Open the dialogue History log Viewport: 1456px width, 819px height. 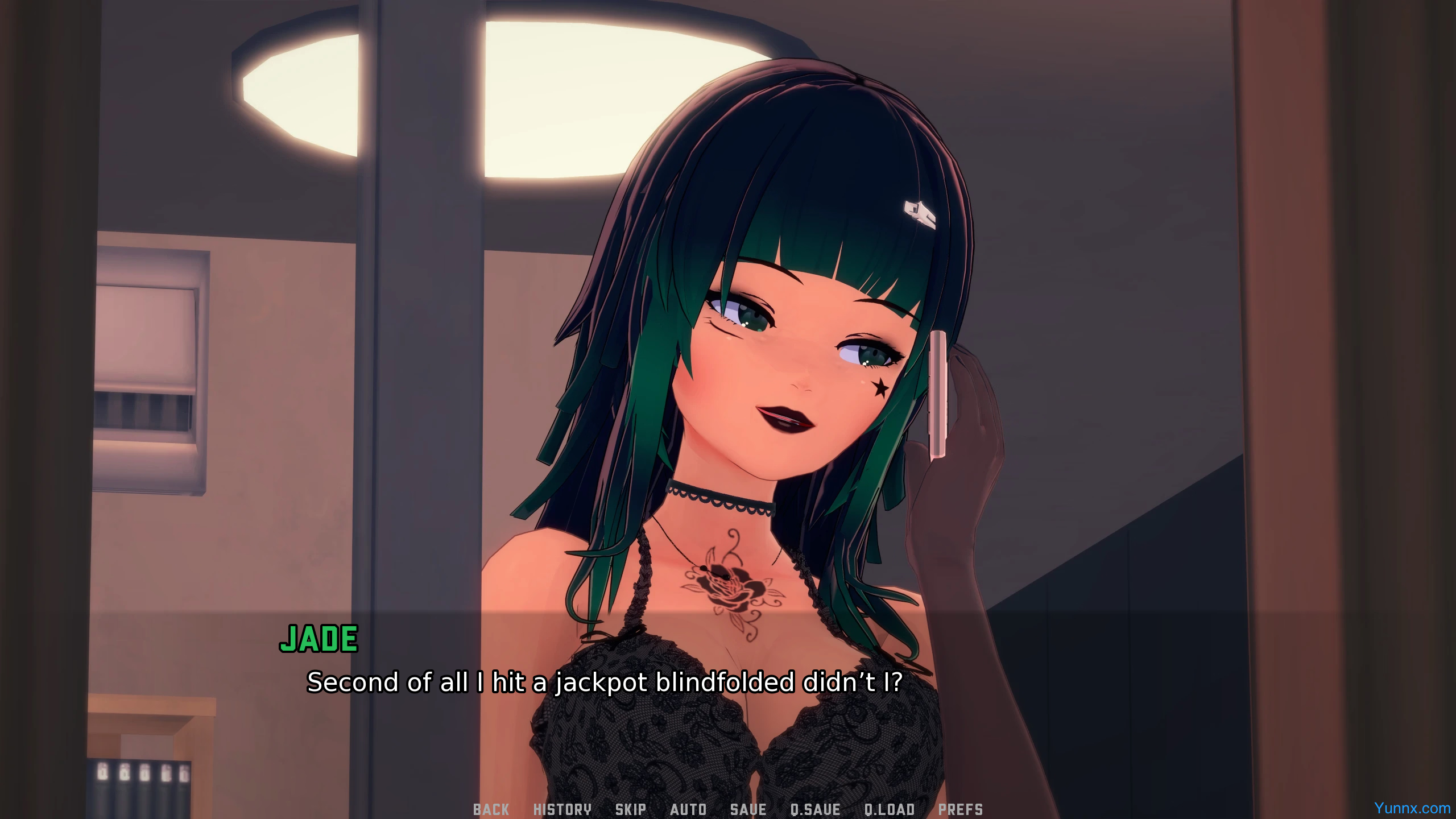tap(562, 809)
